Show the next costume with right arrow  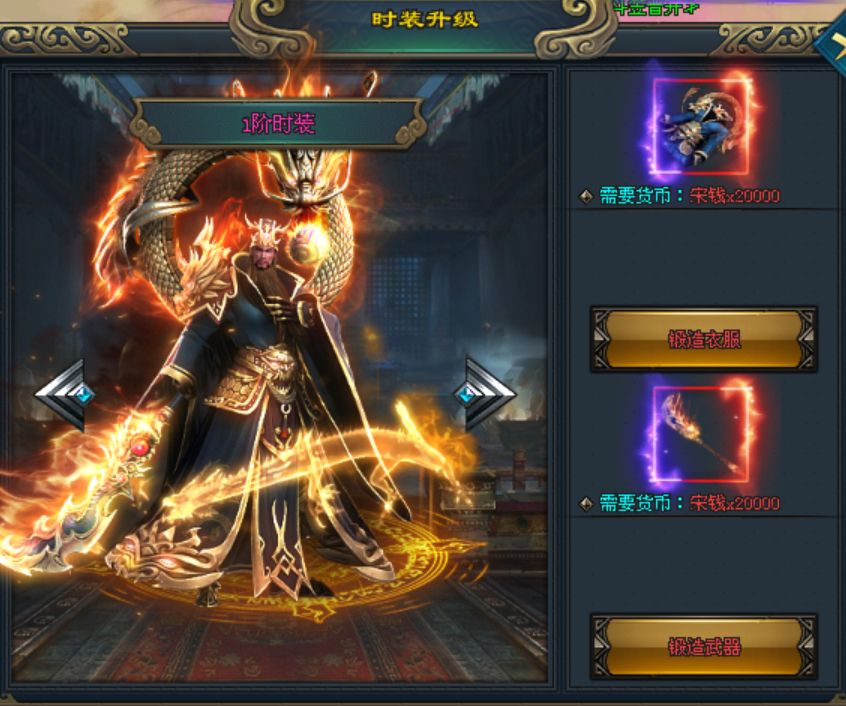click(488, 394)
